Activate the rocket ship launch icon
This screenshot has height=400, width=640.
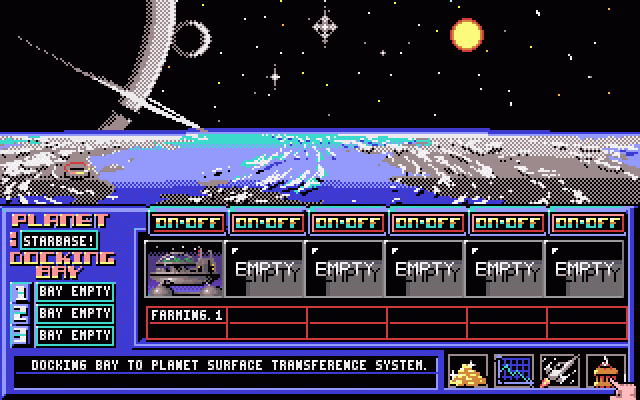tap(560, 371)
